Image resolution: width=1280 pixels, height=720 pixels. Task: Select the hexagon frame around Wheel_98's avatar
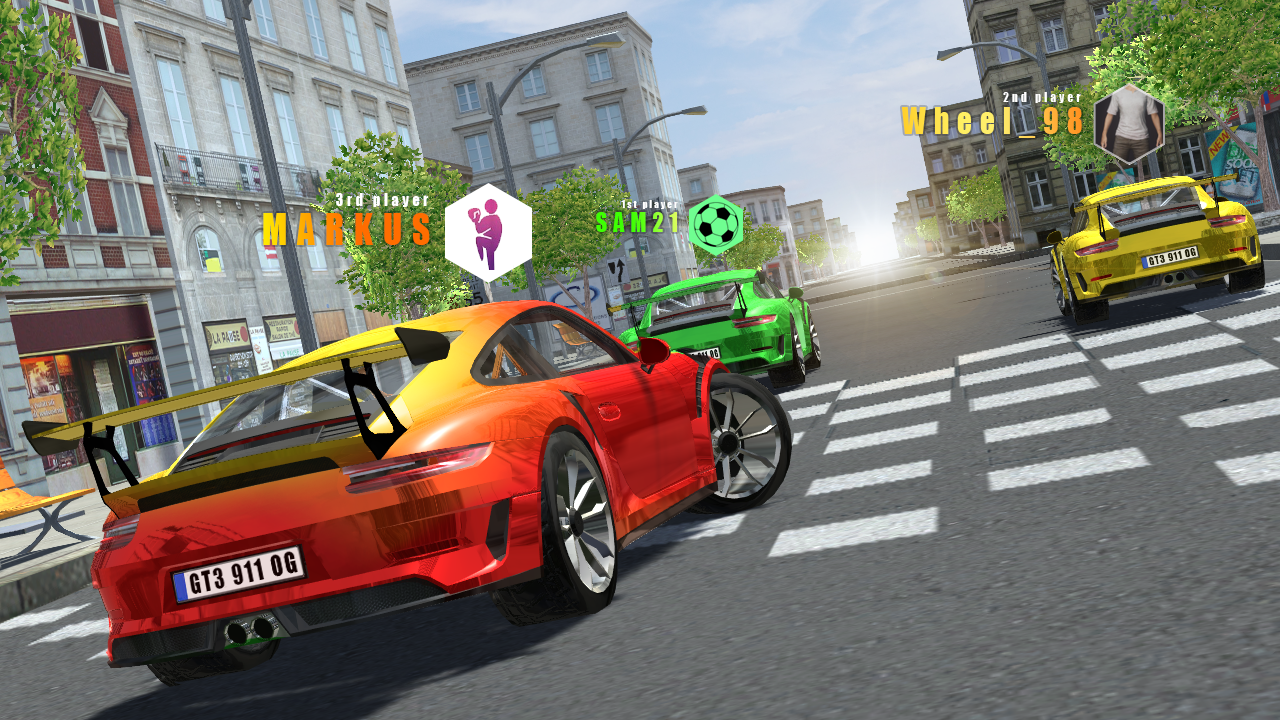(x=1131, y=127)
